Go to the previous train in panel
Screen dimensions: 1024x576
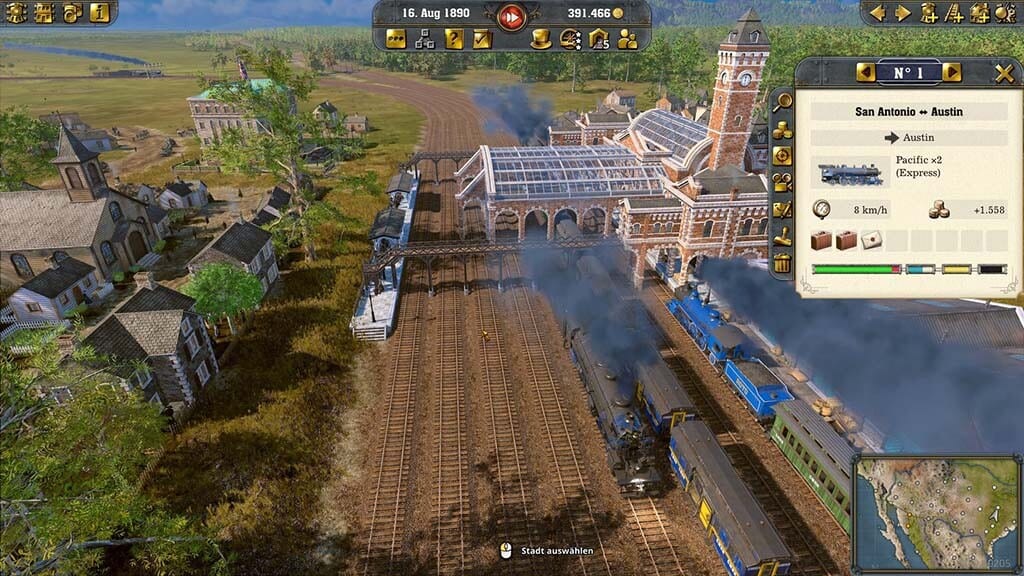[865, 73]
